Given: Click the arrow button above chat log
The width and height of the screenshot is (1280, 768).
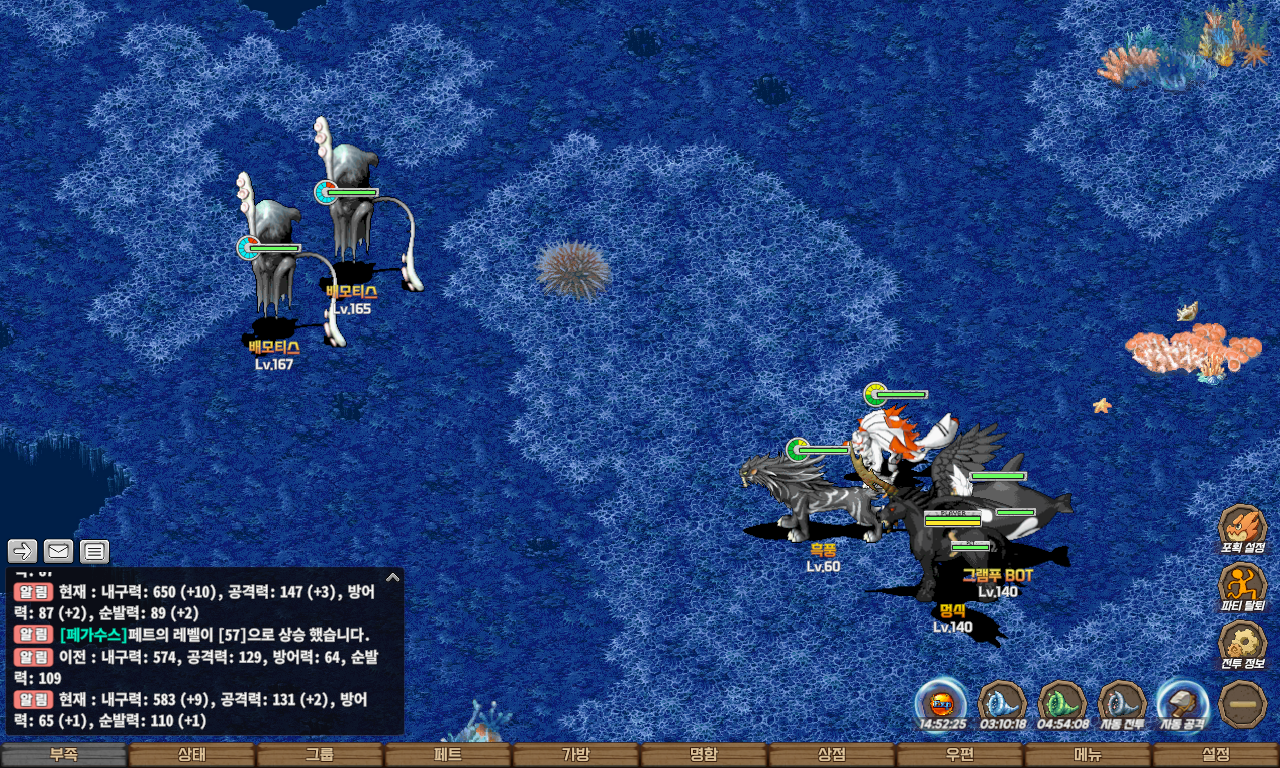Looking at the screenshot, I should coord(23,551).
